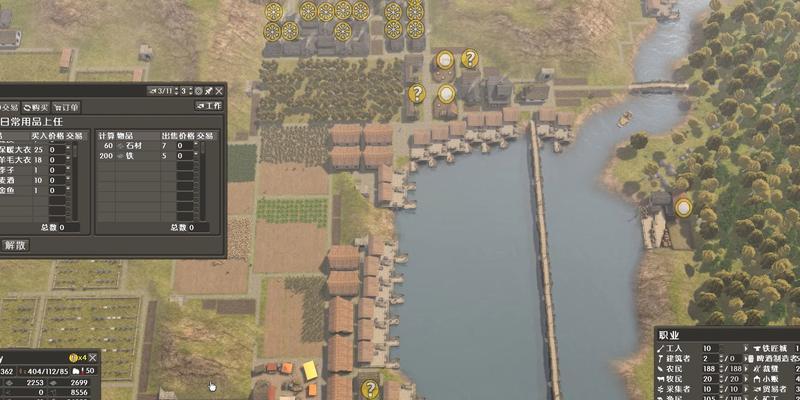
Task: Pin the trading post window
Action: click(x=208, y=91)
